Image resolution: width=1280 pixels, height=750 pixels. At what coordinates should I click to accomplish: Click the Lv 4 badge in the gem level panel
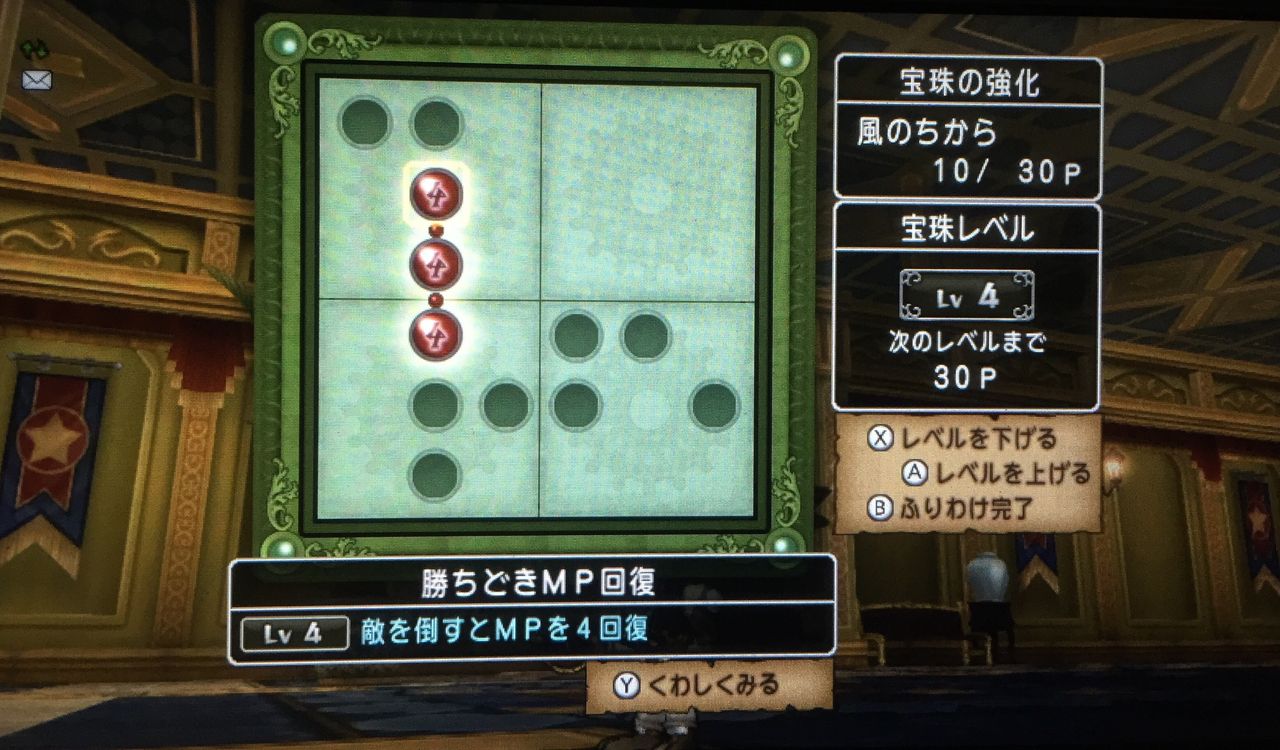click(966, 297)
